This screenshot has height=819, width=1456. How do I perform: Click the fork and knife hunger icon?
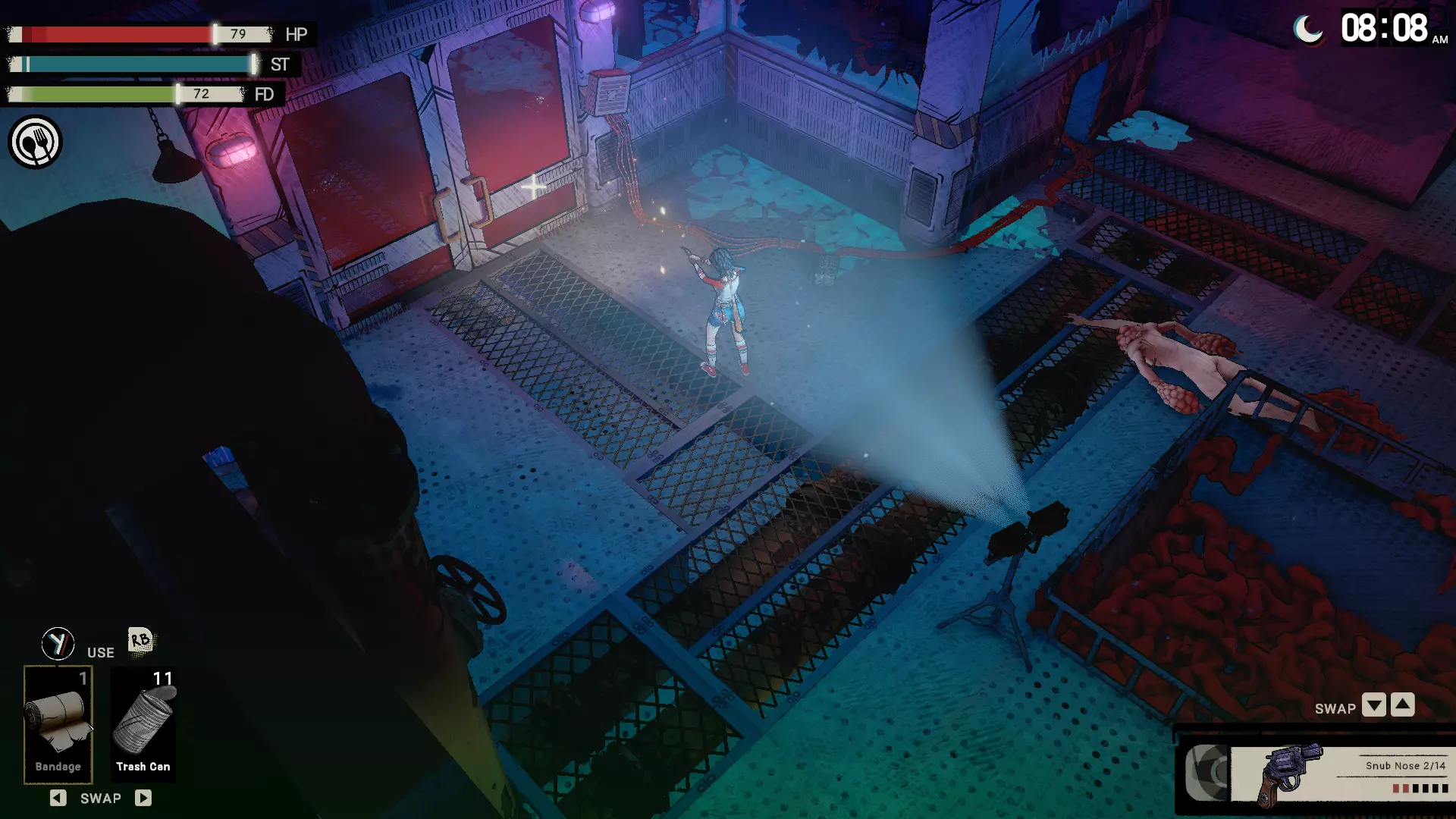35,142
